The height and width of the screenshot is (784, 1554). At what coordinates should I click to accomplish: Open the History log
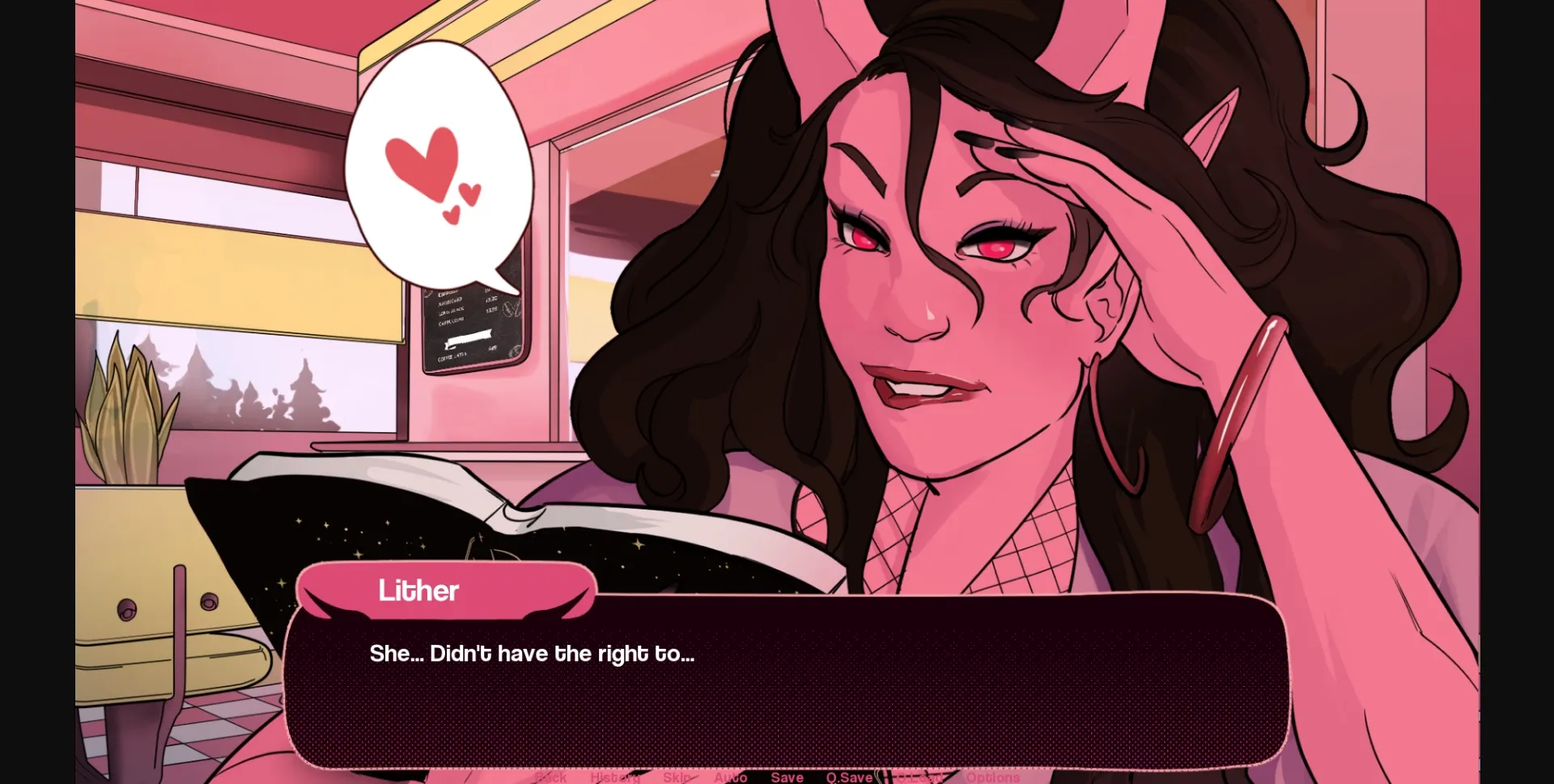click(615, 777)
